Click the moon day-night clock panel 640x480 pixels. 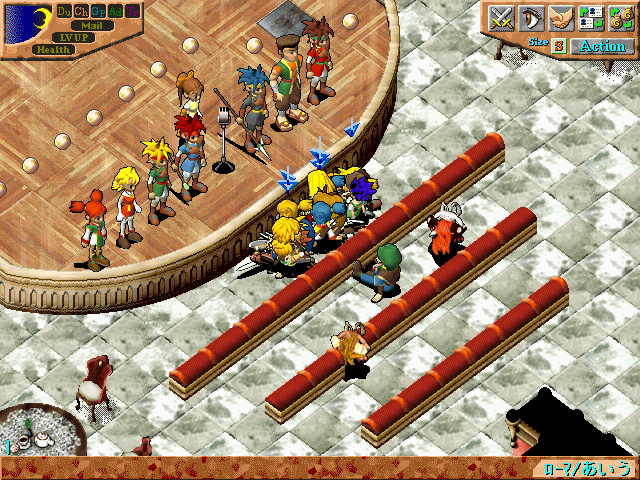coord(27,25)
